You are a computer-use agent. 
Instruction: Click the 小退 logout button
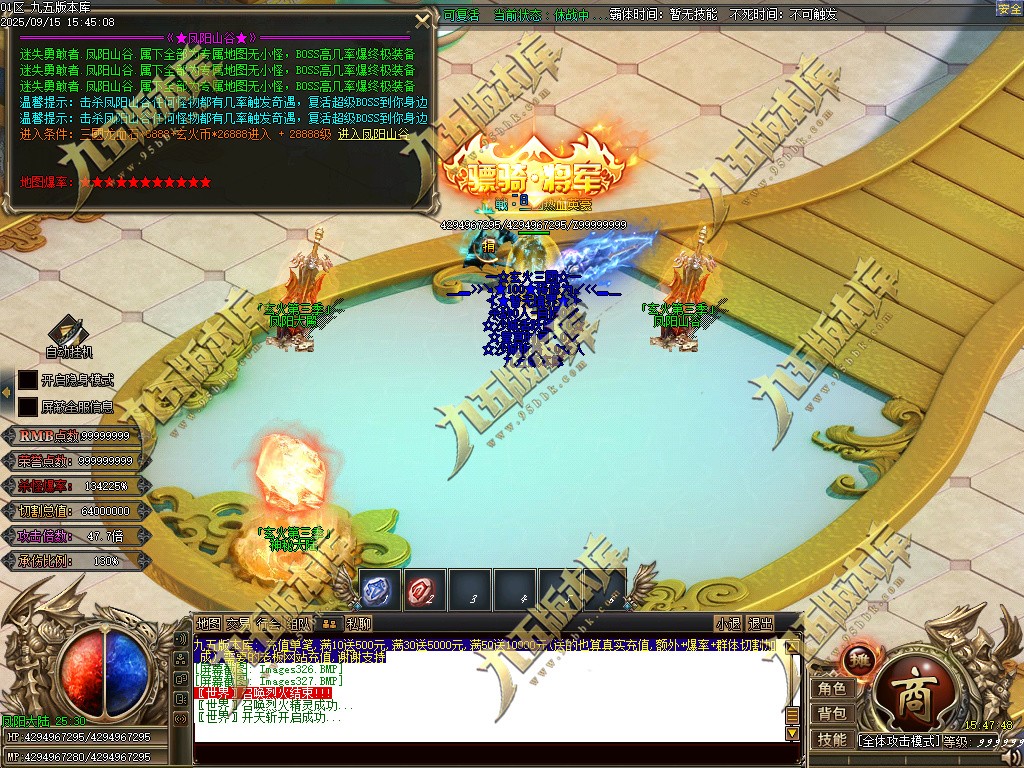[x=728, y=623]
